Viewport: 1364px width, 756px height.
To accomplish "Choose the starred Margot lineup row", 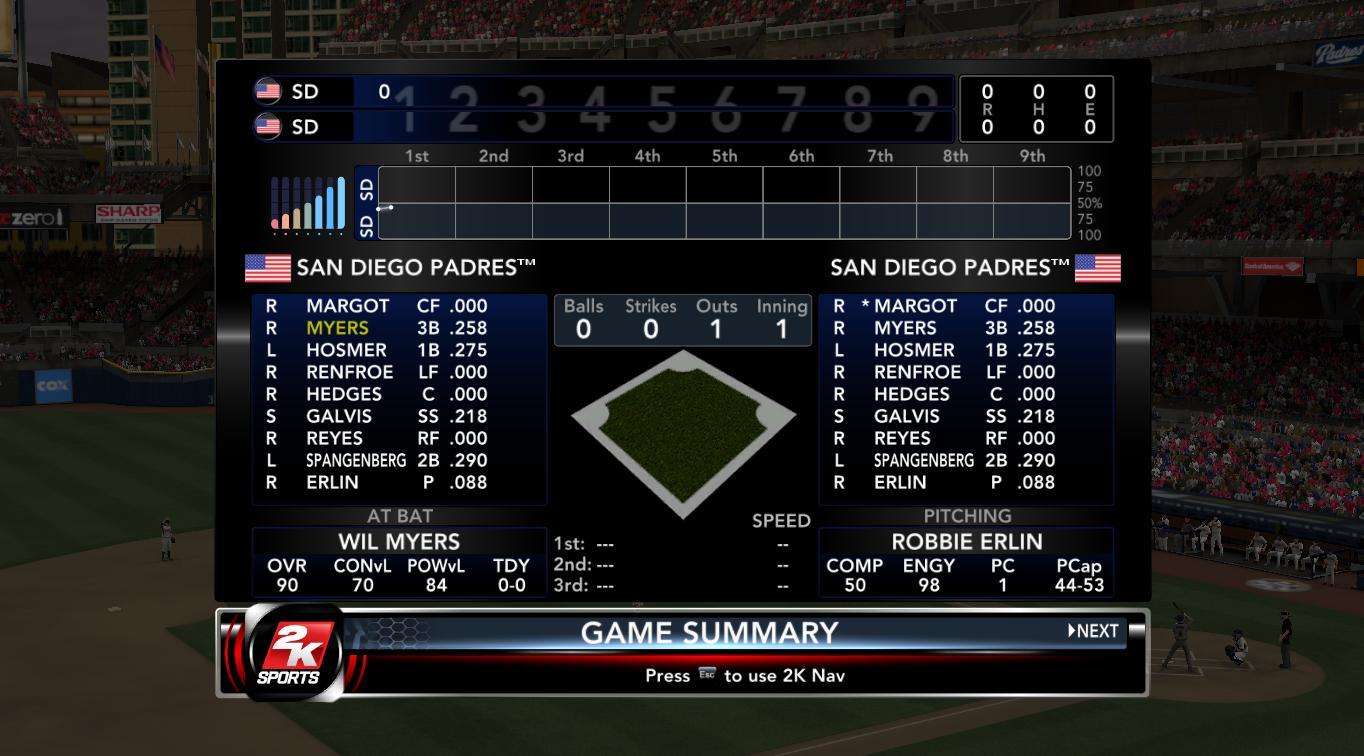I will point(965,306).
